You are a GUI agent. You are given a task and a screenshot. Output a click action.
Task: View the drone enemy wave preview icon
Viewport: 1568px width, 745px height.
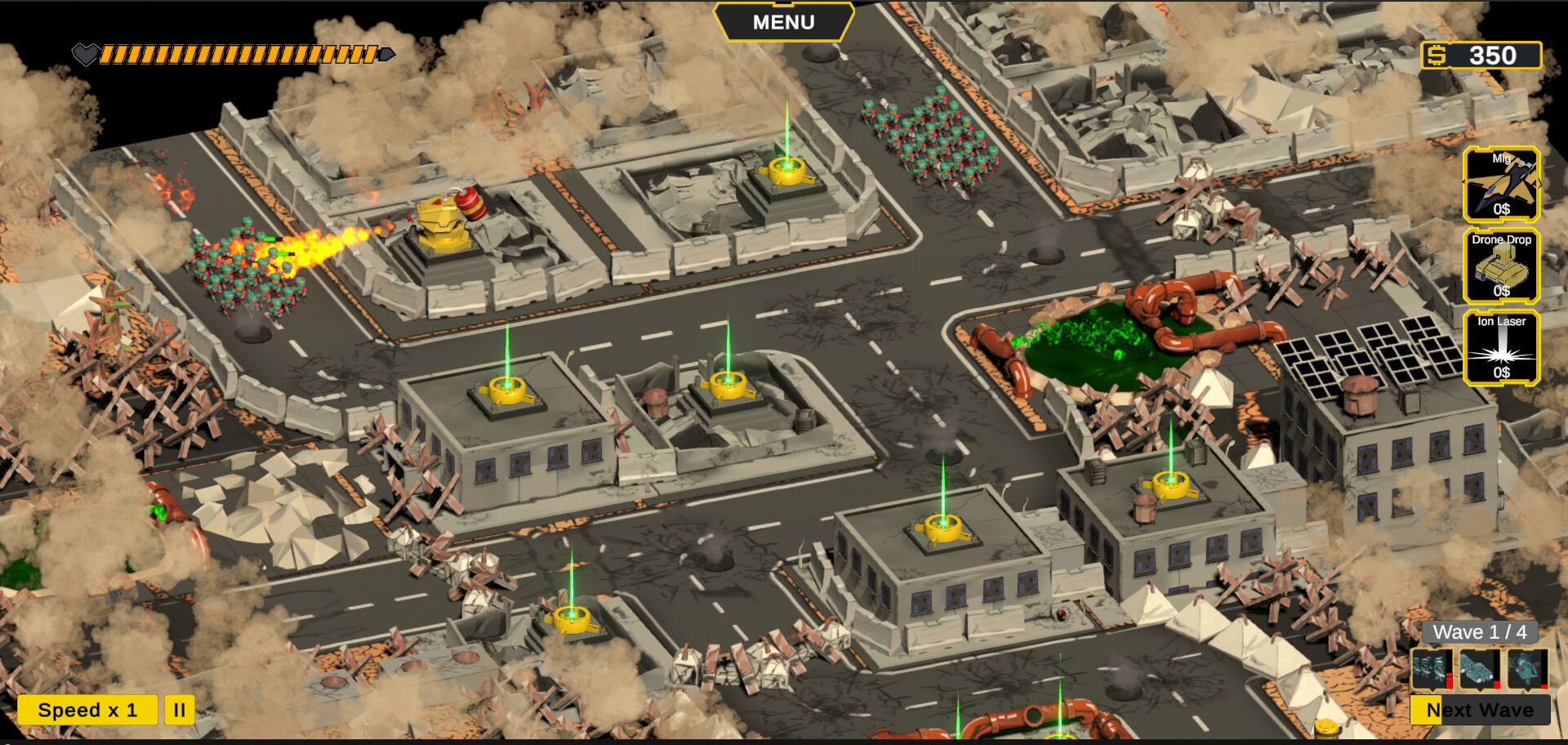tap(1526, 668)
